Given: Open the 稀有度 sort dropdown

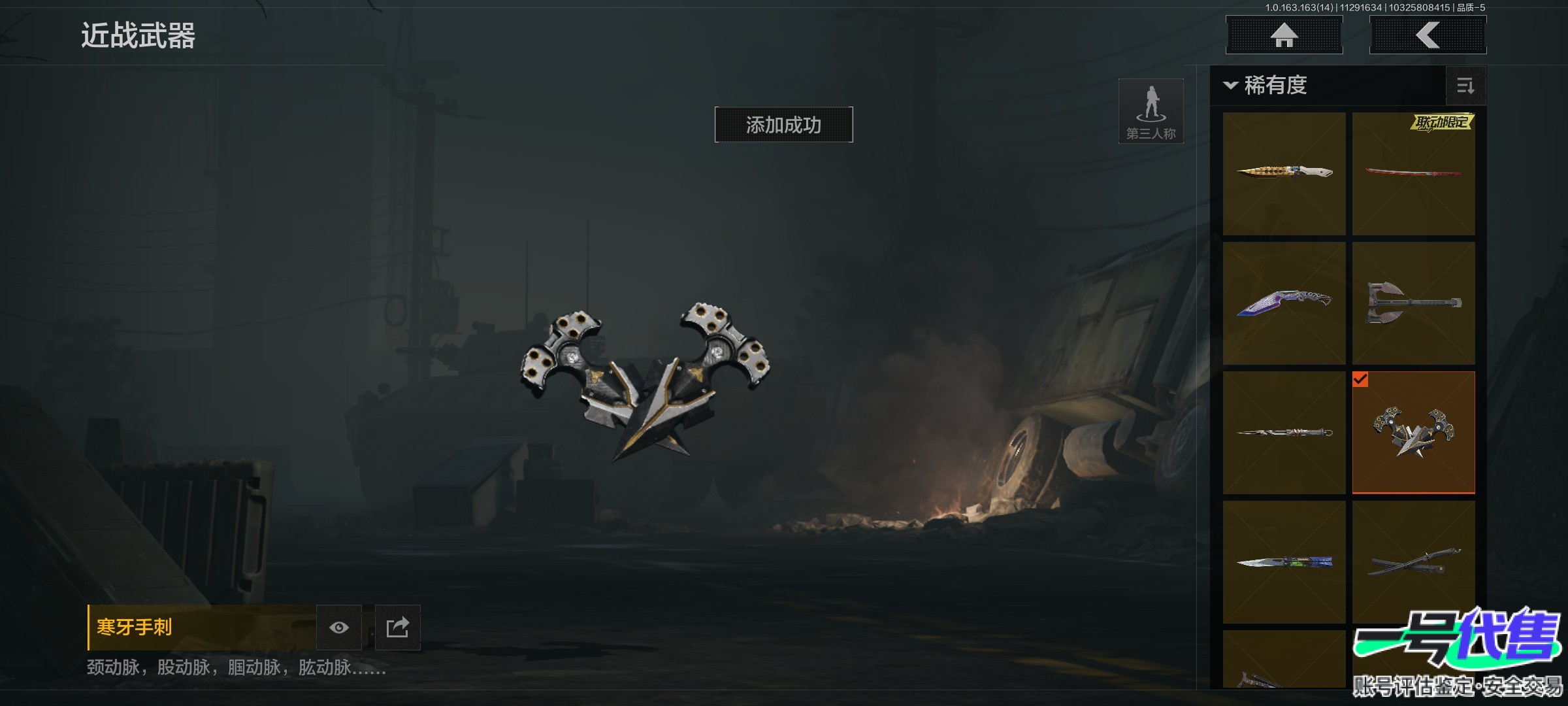Looking at the screenshot, I should tap(1266, 86).
